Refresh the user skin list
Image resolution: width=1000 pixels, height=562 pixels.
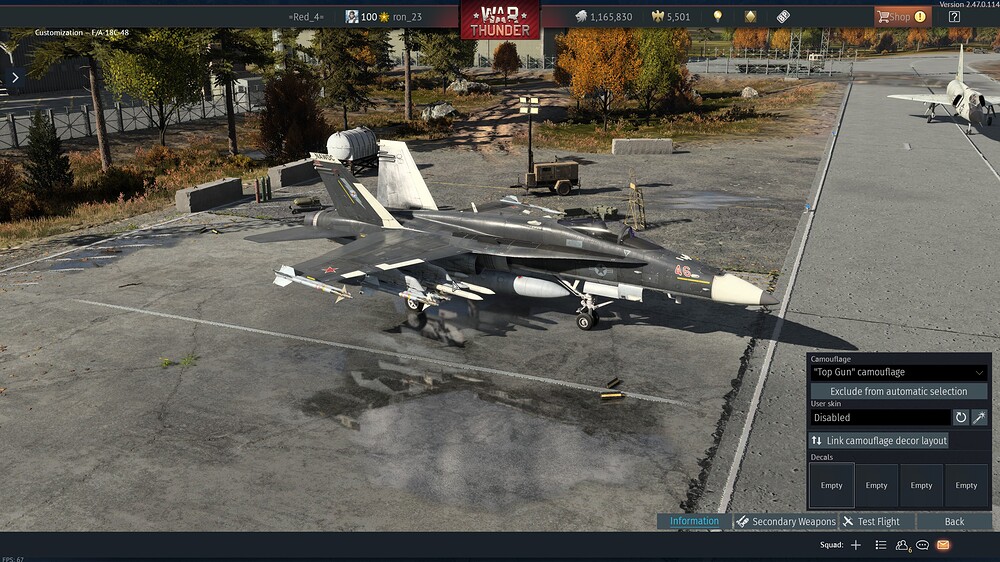[961, 417]
